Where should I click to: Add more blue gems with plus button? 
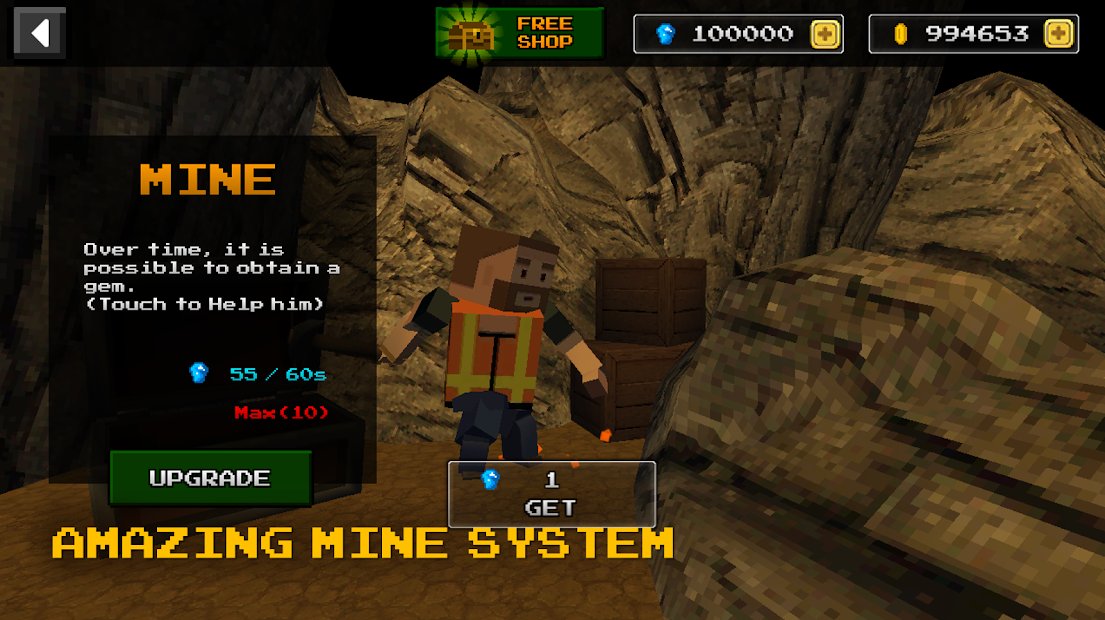pos(825,34)
